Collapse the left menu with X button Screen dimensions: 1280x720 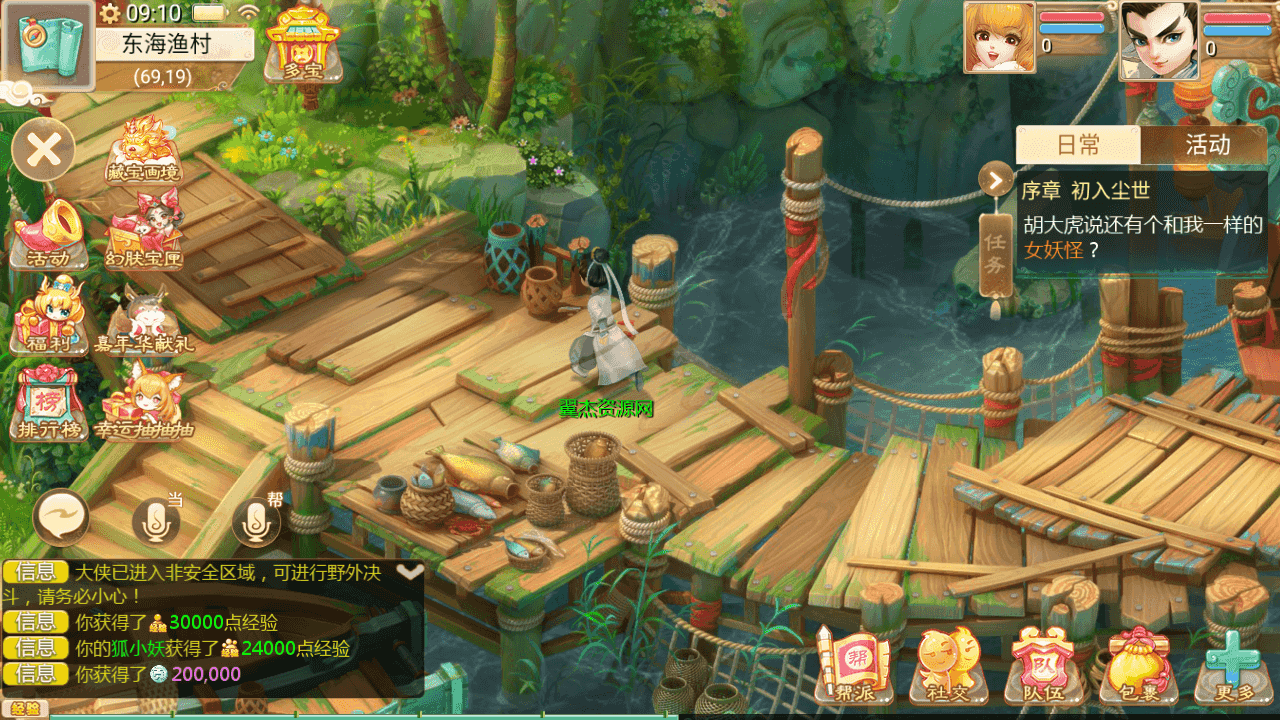point(44,151)
